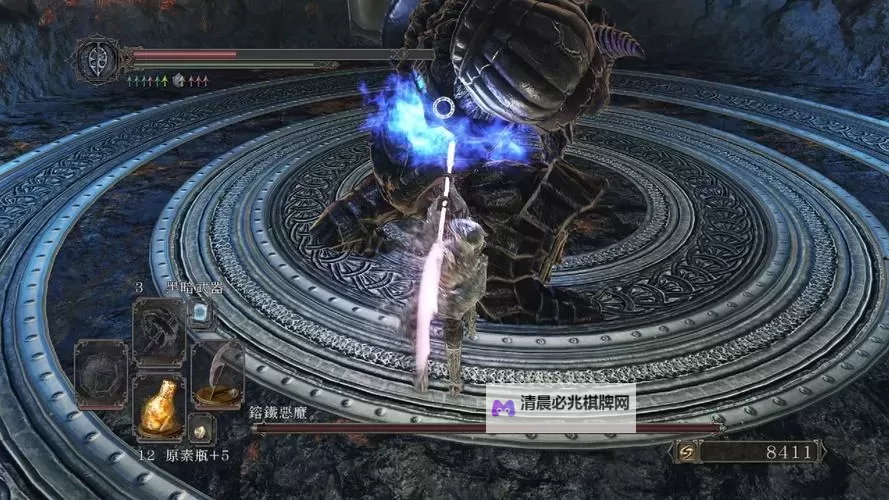The height and width of the screenshot is (500, 889).
Task: Click the small gold next-item icon
Action: (201, 429)
